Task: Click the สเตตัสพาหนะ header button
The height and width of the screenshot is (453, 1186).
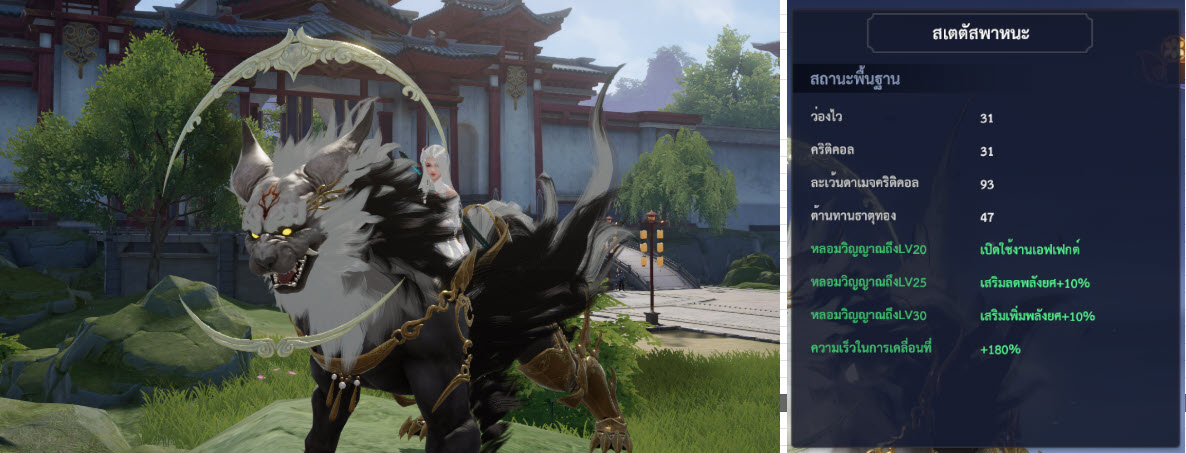Action: (979, 34)
